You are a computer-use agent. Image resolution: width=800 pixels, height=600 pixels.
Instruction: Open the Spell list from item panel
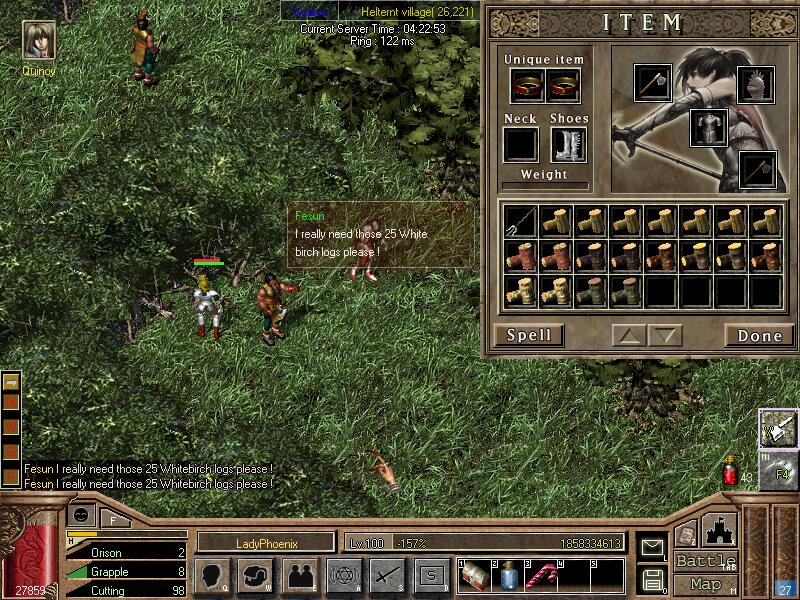tap(529, 335)
